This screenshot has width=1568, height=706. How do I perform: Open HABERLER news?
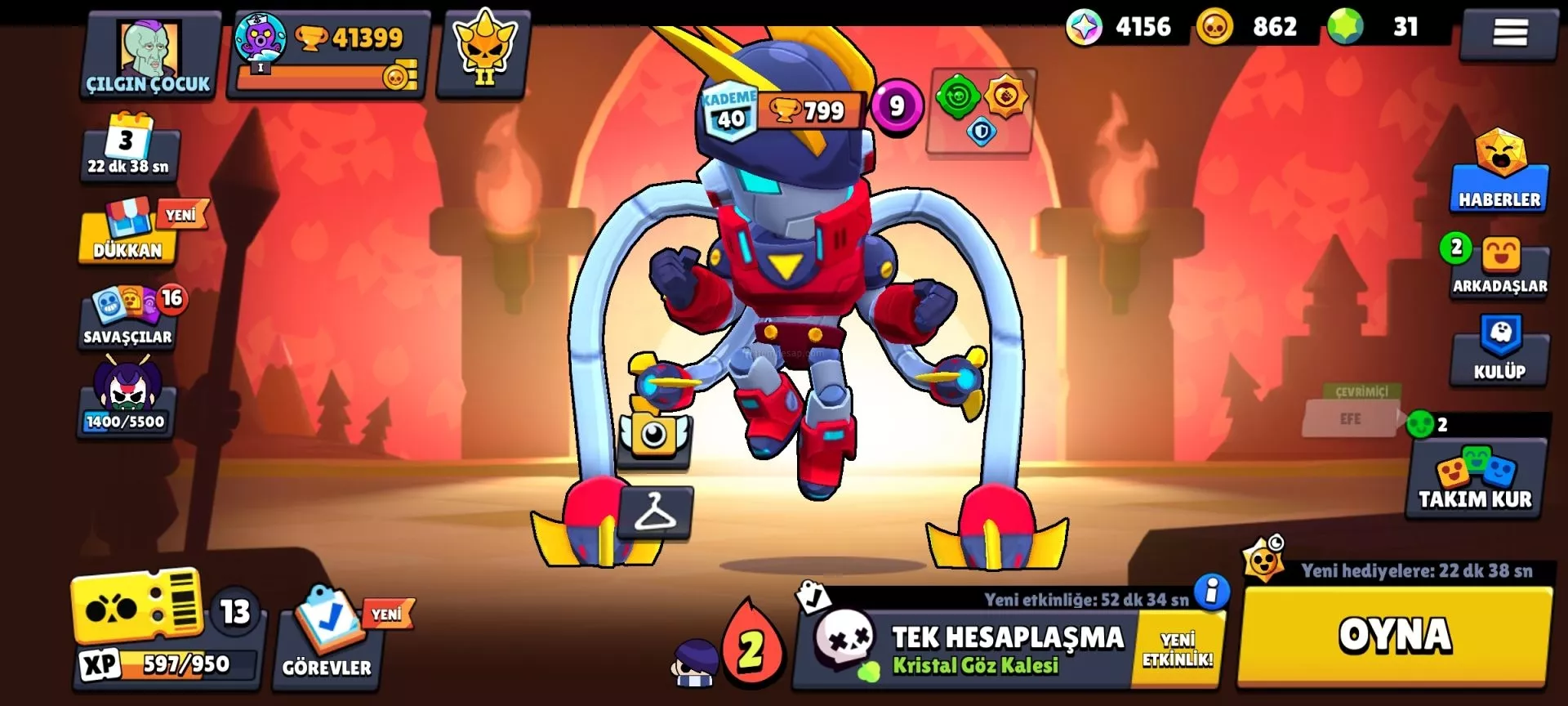point(1499,173)
